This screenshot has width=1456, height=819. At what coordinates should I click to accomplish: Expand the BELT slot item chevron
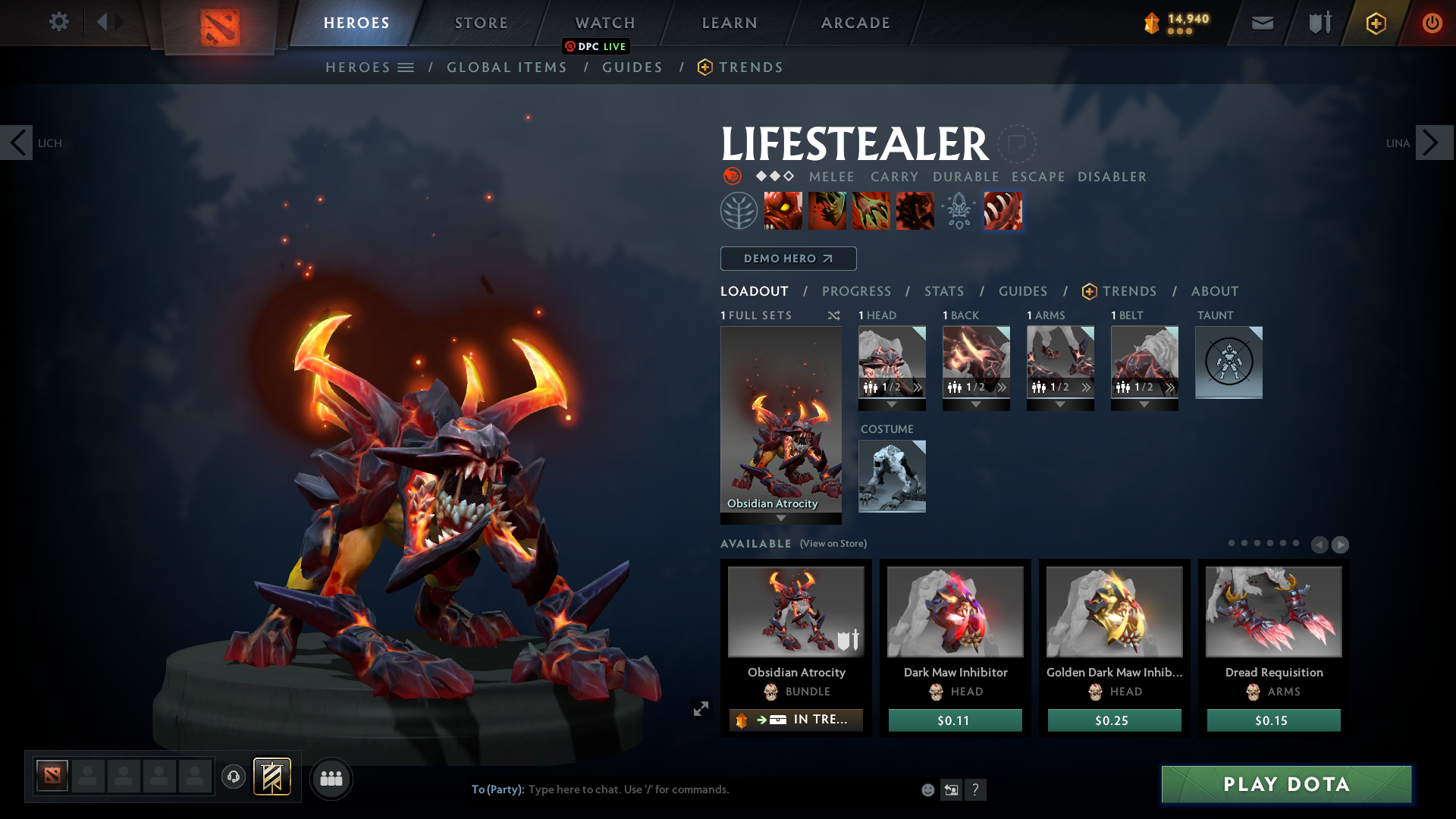[1170, 388]
